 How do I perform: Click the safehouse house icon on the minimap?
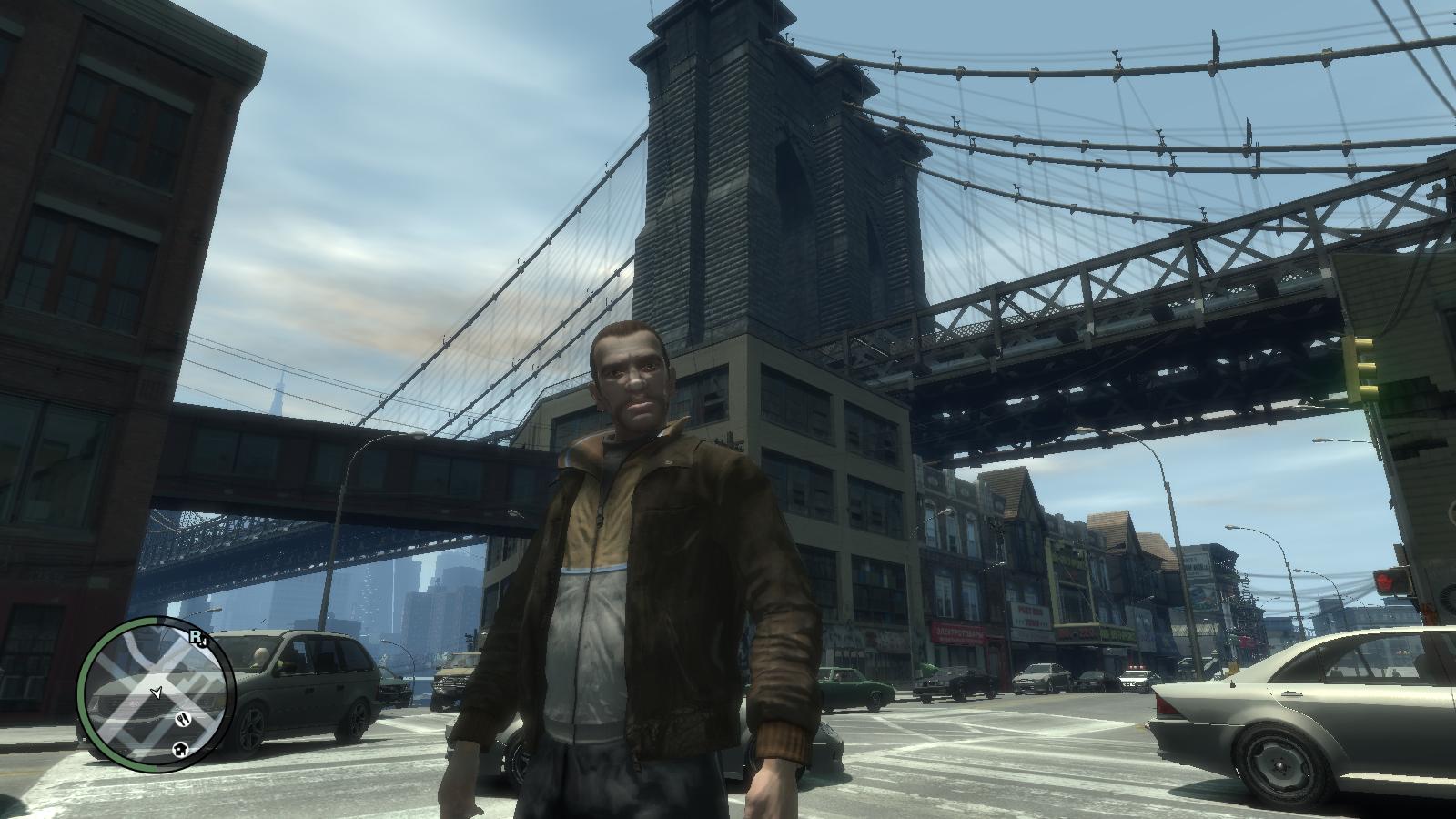[x=182, y=749]
